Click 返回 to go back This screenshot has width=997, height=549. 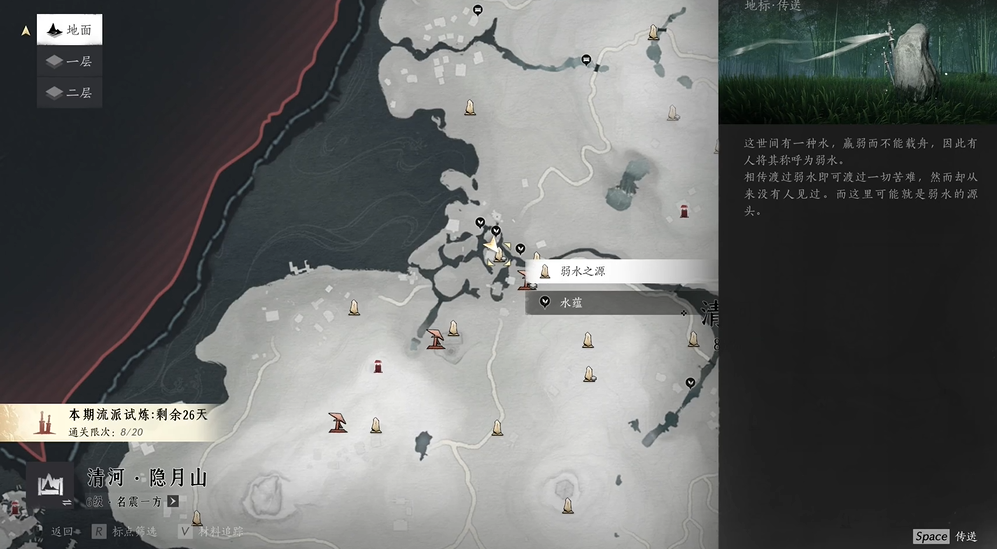click(x=62, y=531)
